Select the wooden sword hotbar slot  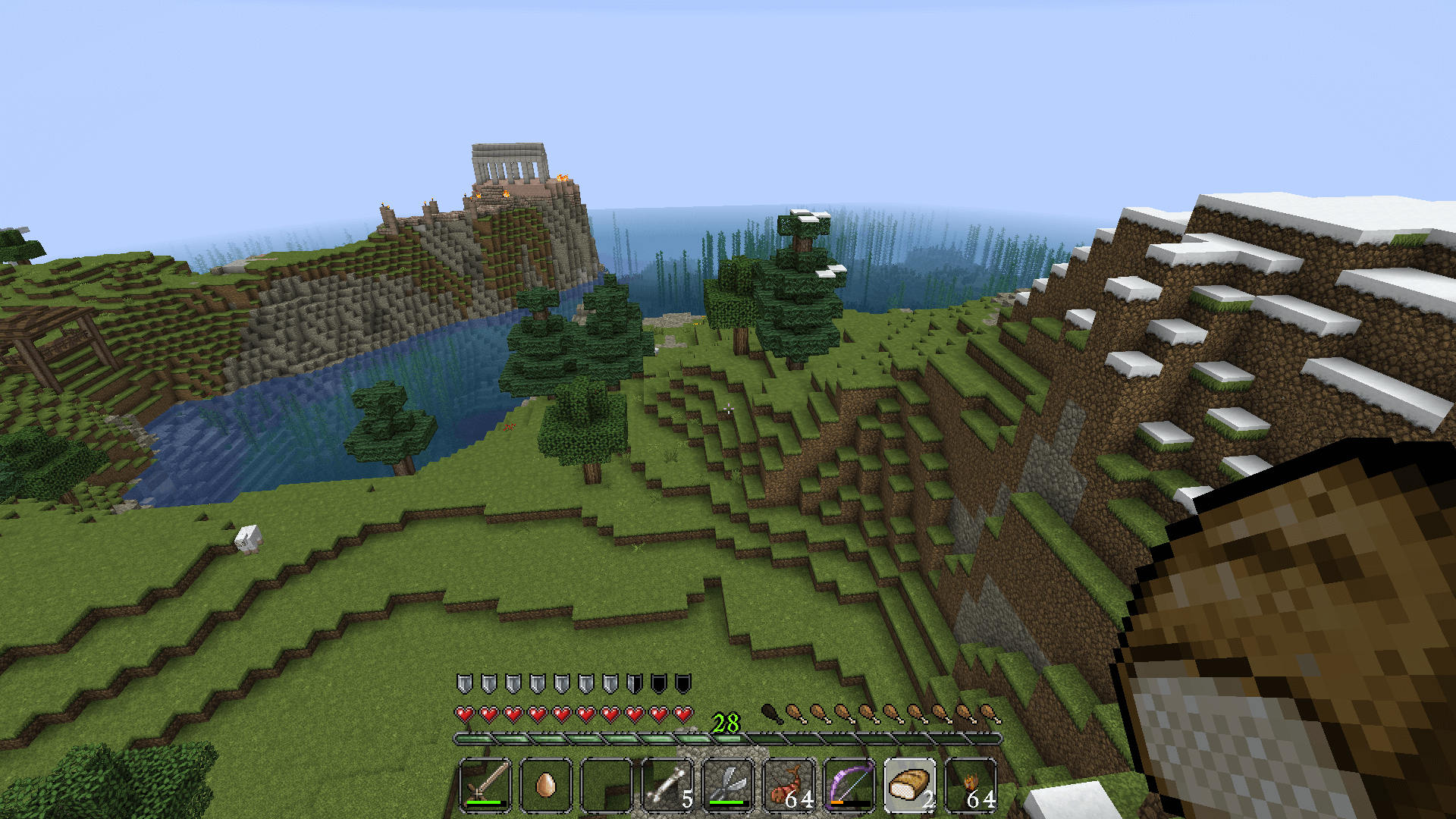485,784
